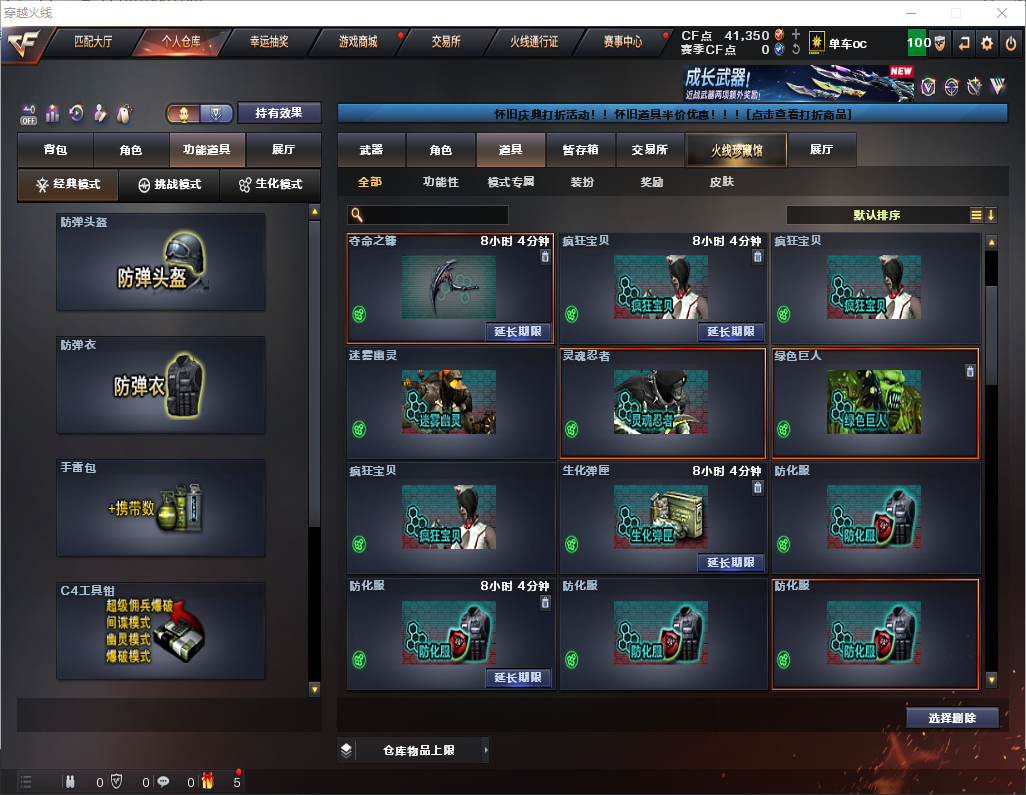Filter items by 功能性
Viewport: 1026px width, 795px height.
[440, 182]
